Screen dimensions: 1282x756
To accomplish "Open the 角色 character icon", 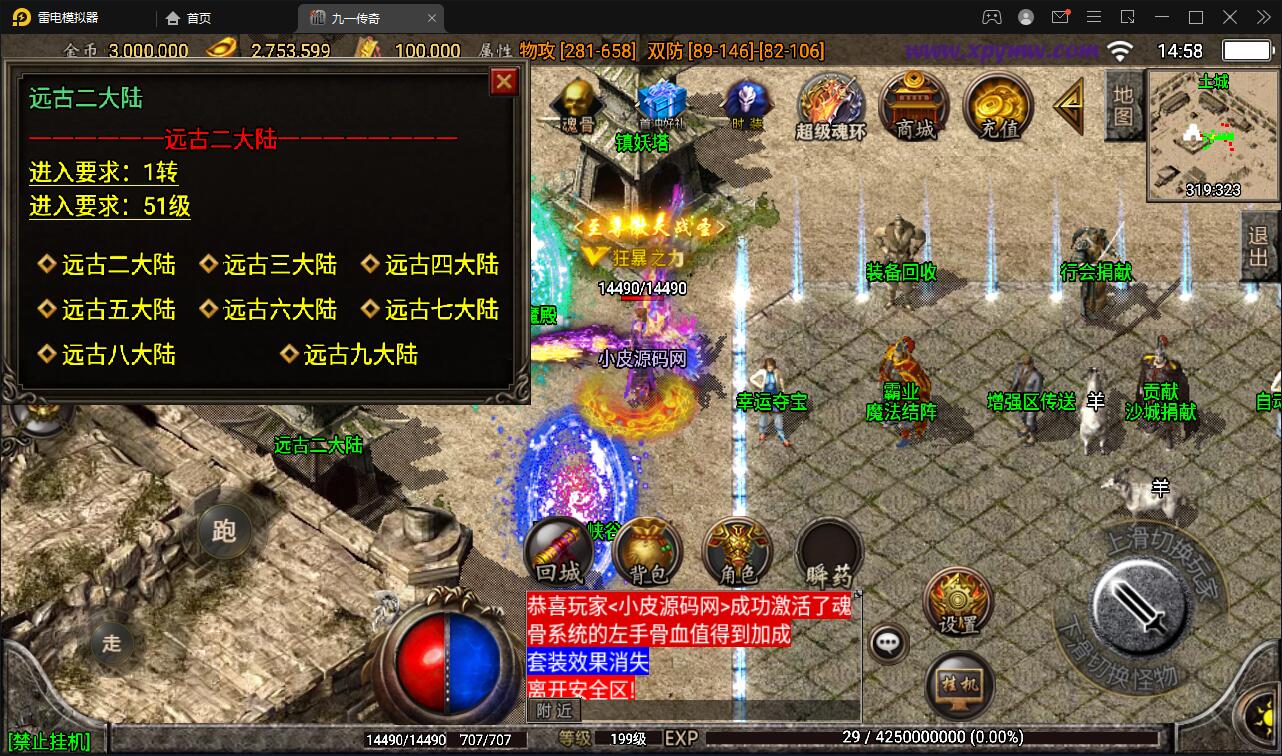I will 738,549.
